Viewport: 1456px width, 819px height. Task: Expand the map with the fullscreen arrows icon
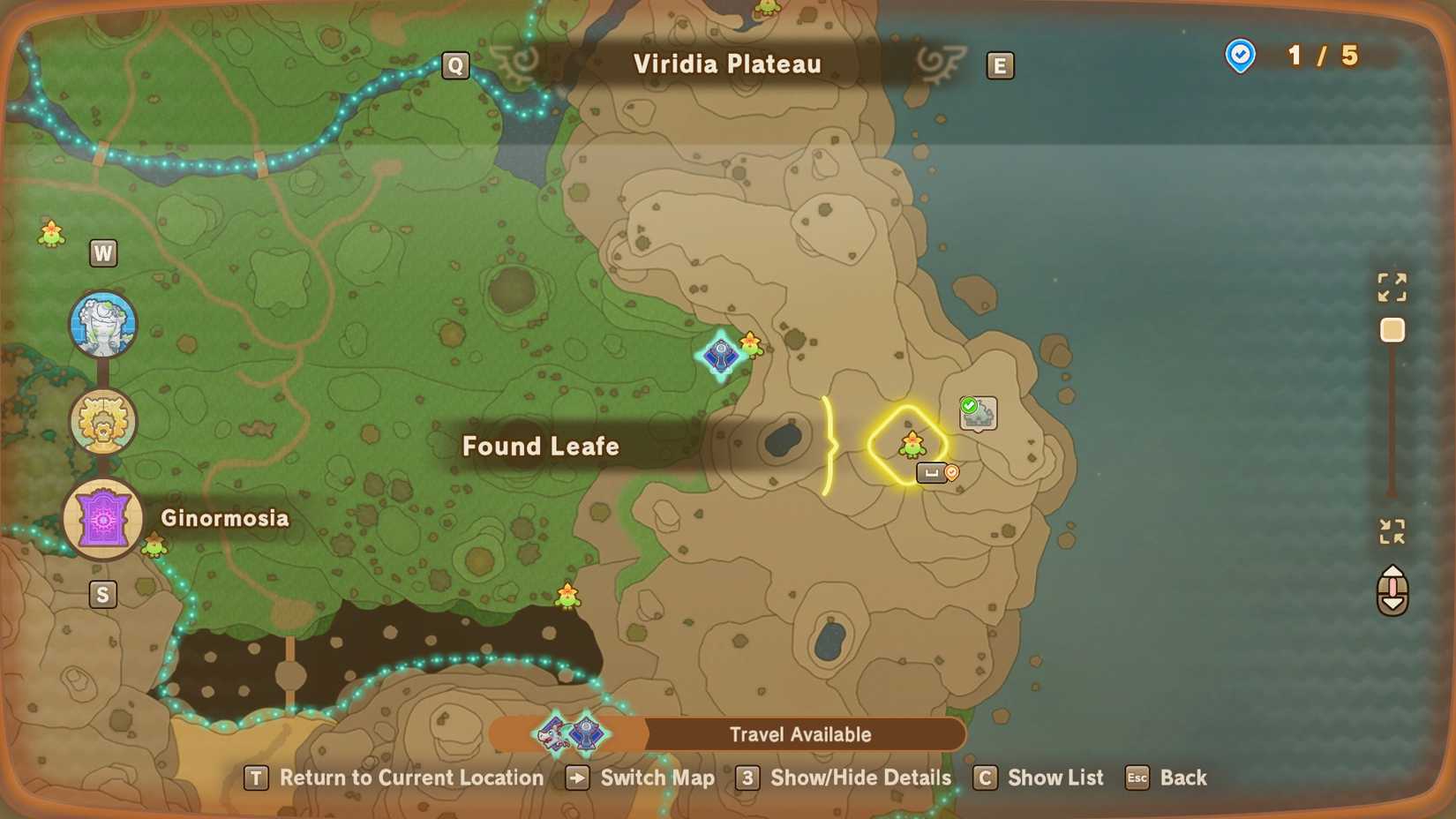tap(1392, 287)
